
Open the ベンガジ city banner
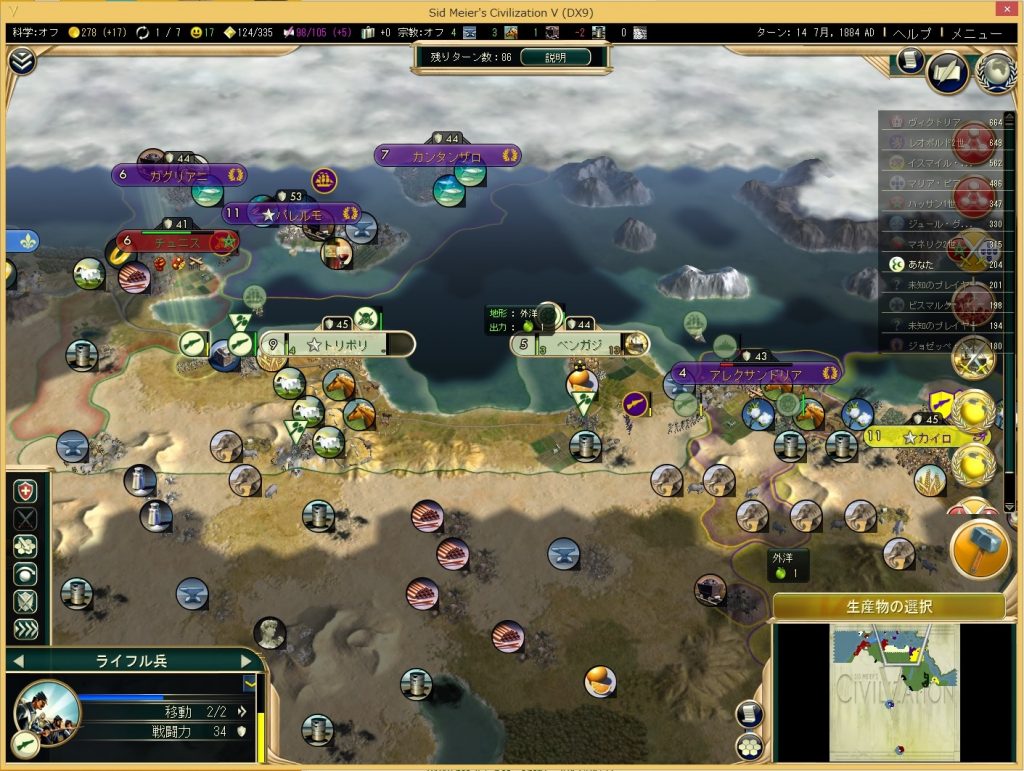579,345
